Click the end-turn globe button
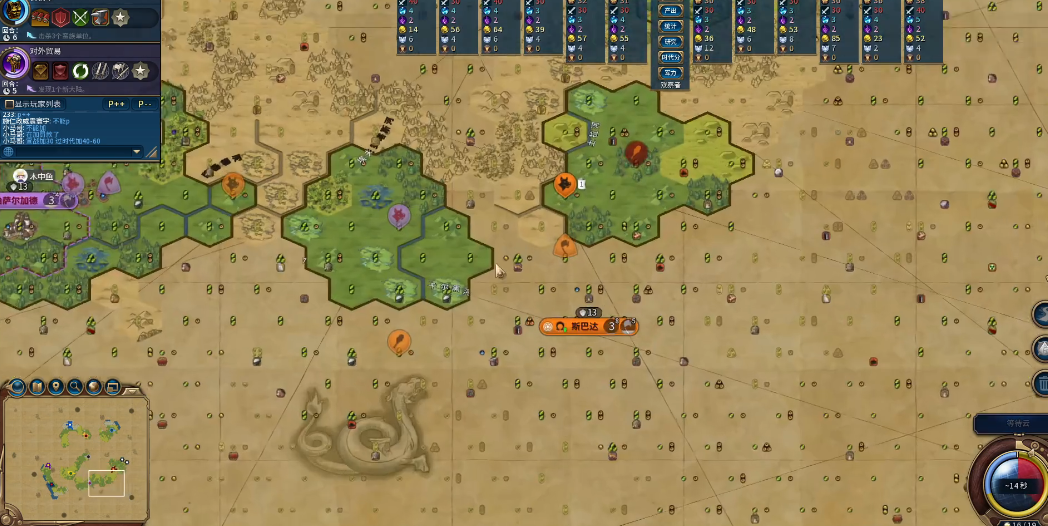 tap(1008, 482)
